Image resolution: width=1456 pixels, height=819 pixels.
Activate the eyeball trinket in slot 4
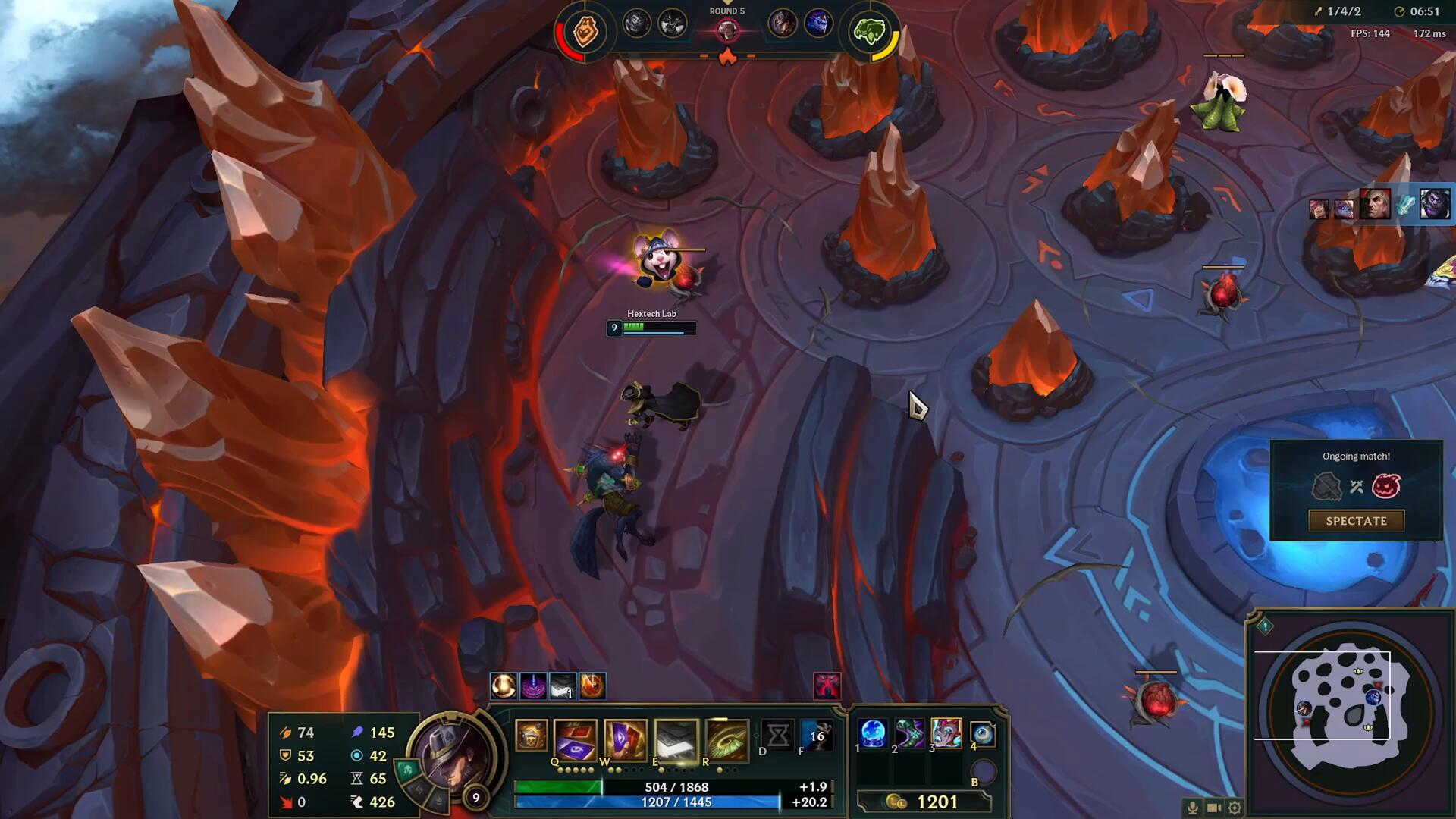tap(982, 733)
